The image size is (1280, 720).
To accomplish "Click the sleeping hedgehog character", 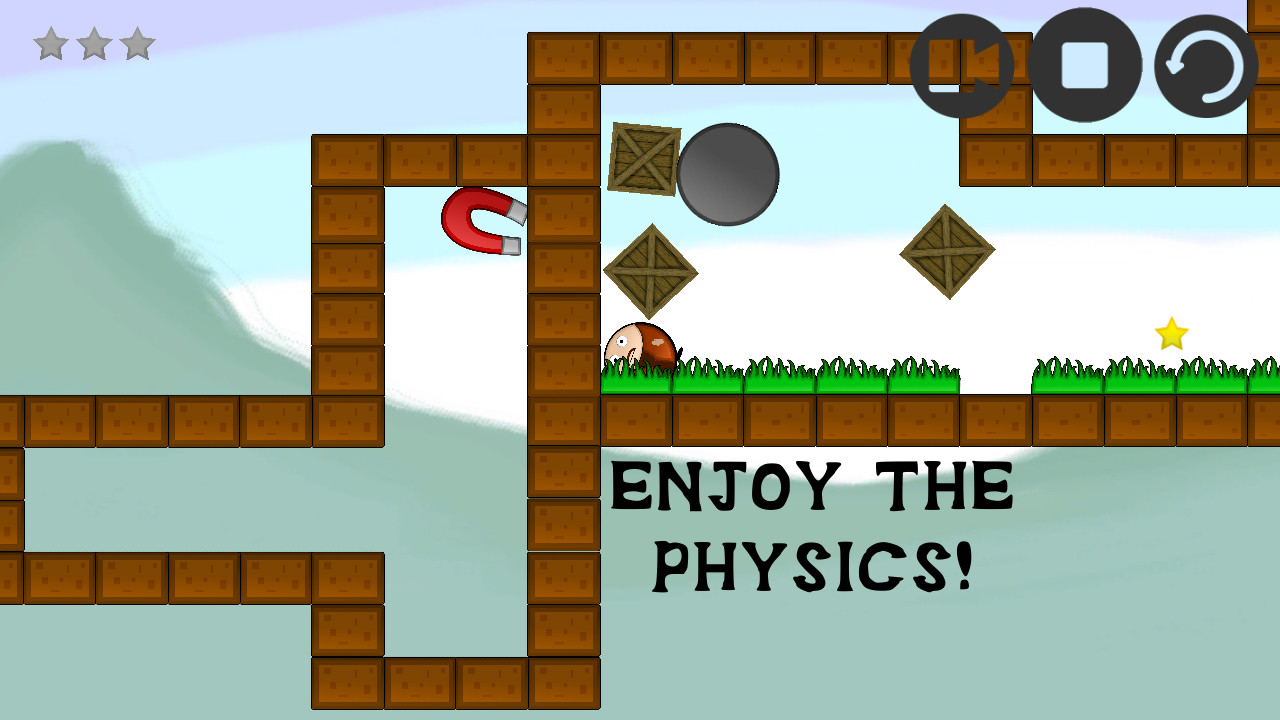I will 640,345.
